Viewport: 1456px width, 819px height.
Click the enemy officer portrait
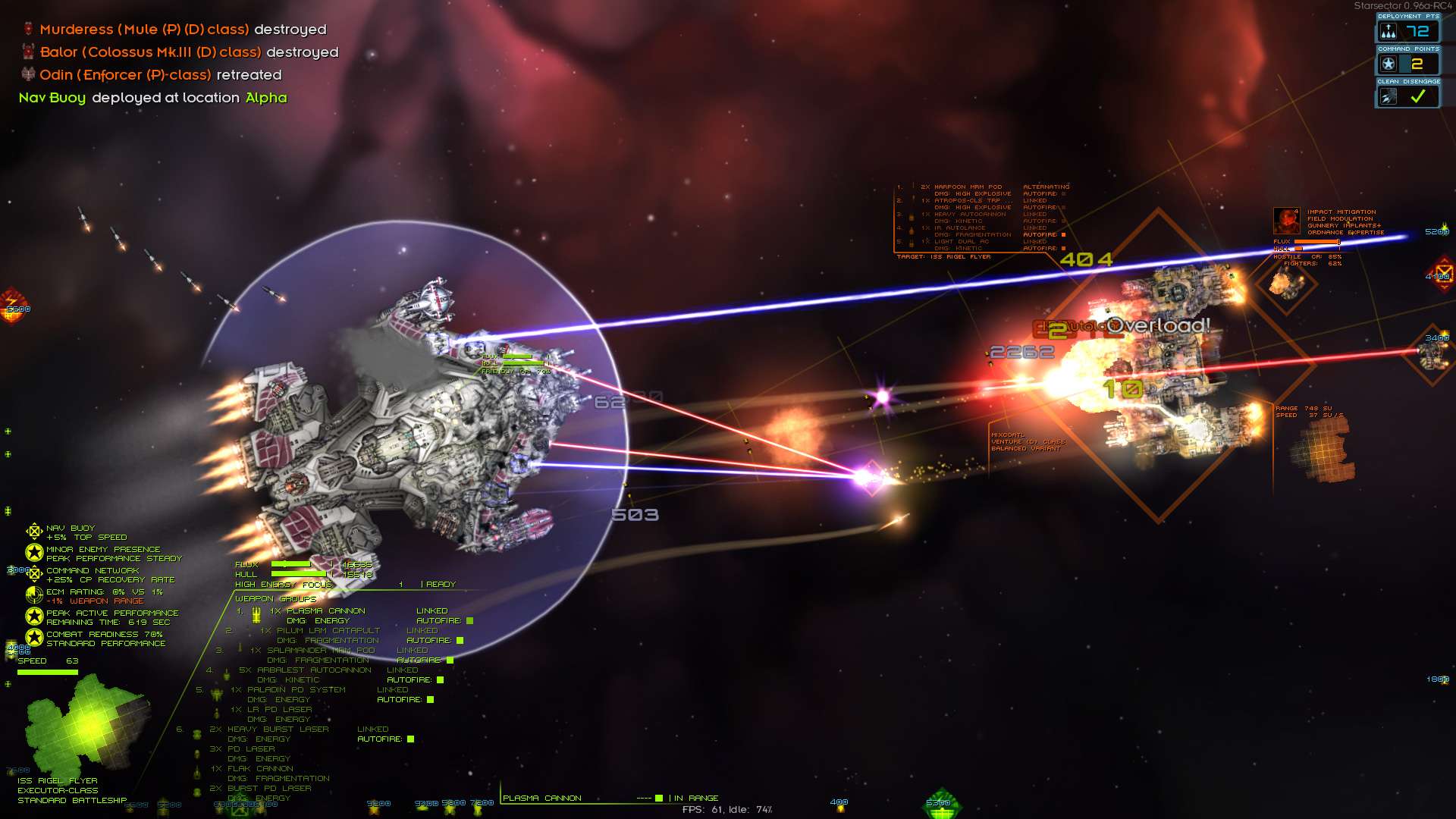click(1287, 221)
